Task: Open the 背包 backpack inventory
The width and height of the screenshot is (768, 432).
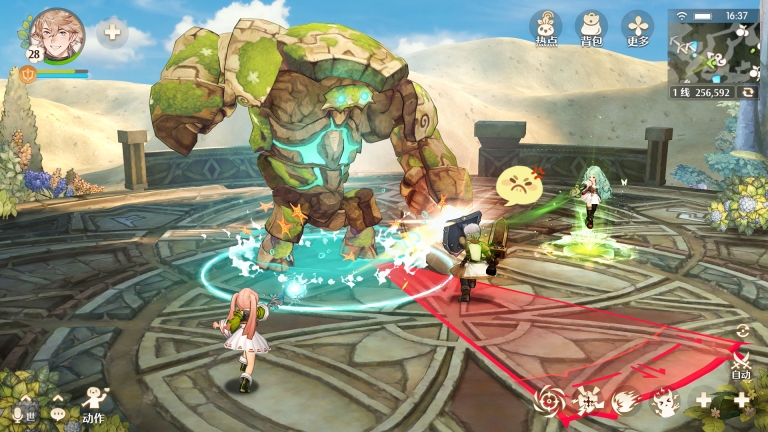Action: tap(591, 28)
